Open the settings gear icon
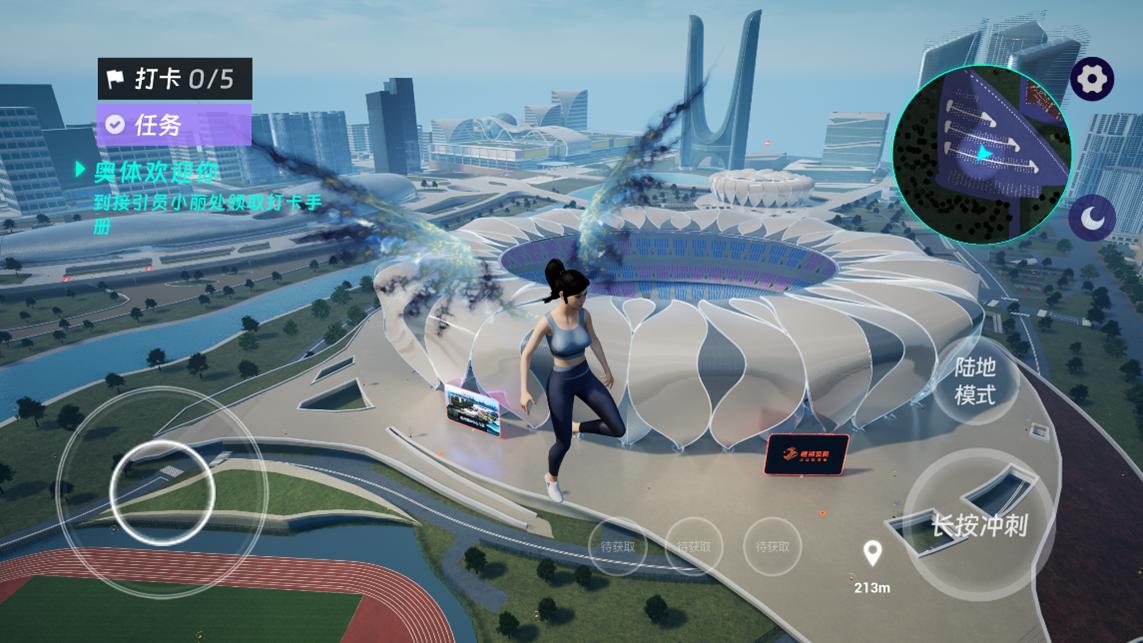This screenshot has height=643, width=1143. [x=1092, y=78]
